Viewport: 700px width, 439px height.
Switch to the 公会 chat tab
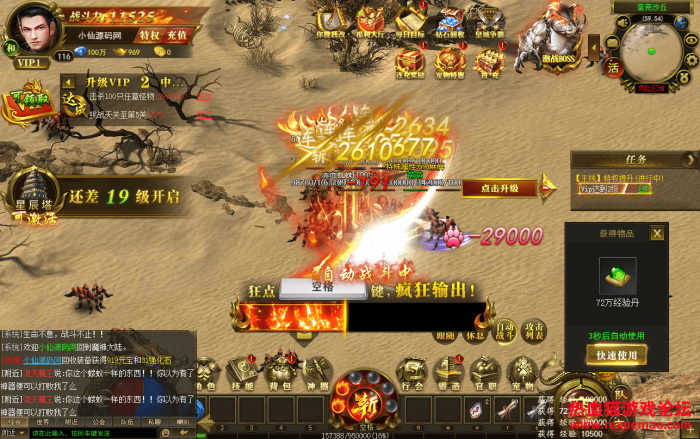click(x=99, y=422)
